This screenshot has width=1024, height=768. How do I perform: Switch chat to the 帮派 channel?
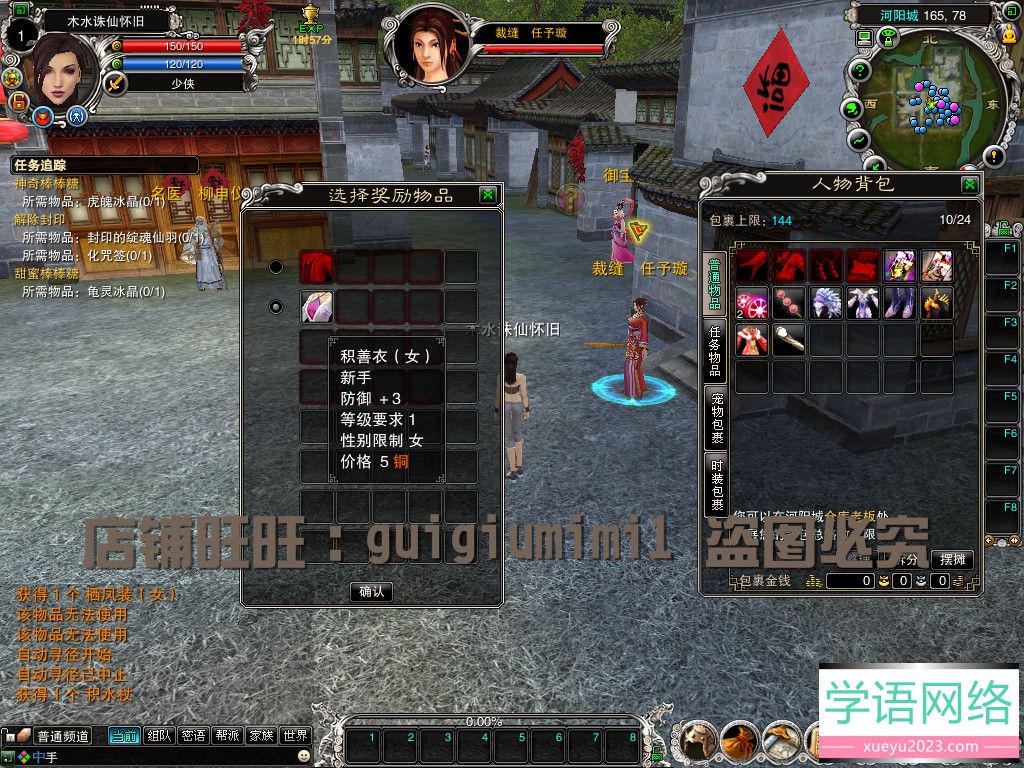tap(227, 736)
